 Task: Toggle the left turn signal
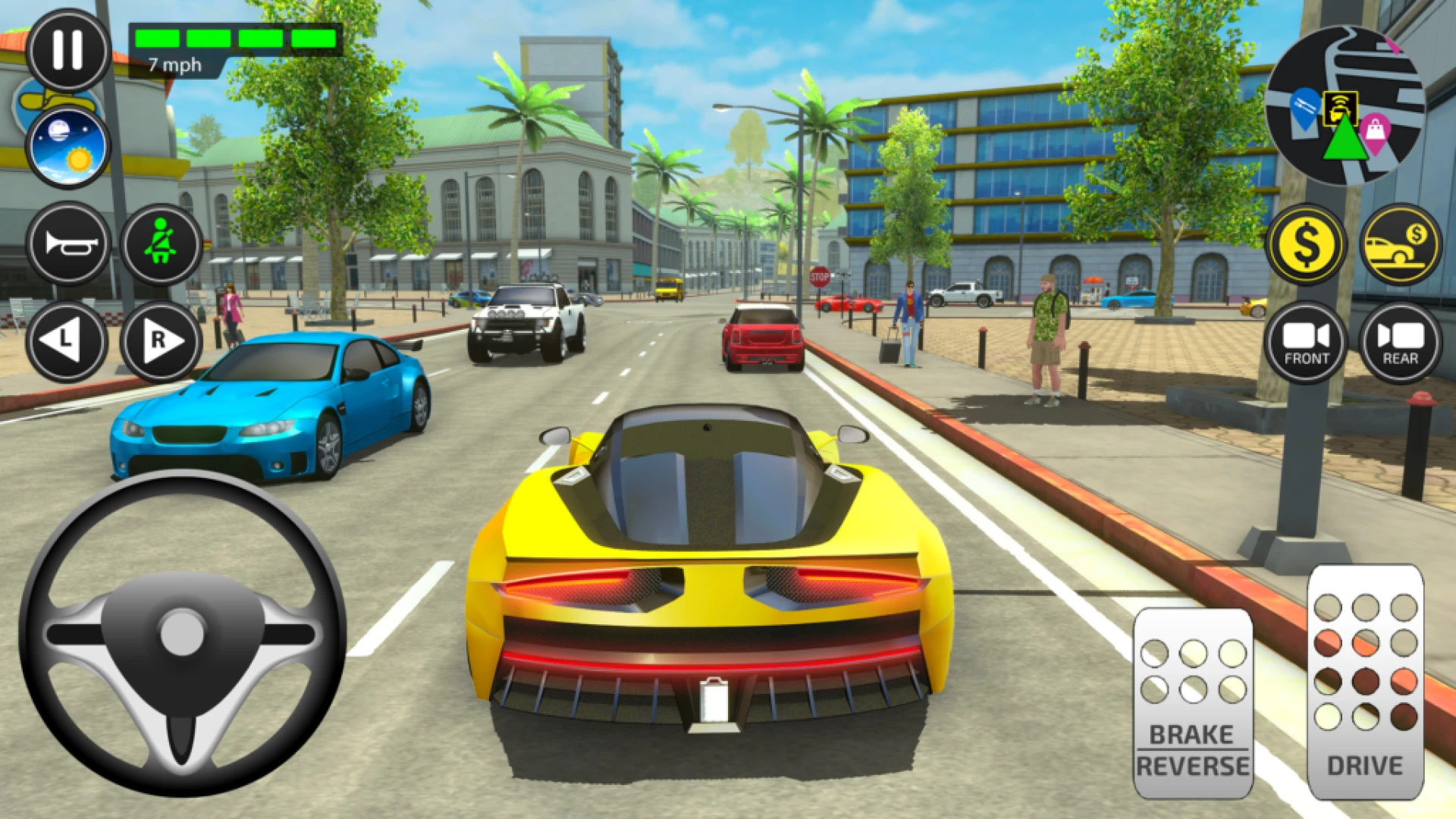click(x=69, y=343)
